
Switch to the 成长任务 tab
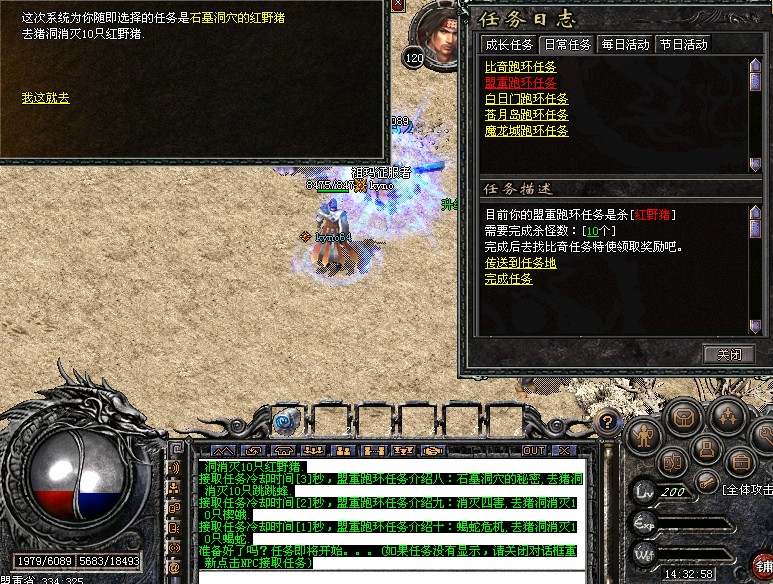point(509,44)
